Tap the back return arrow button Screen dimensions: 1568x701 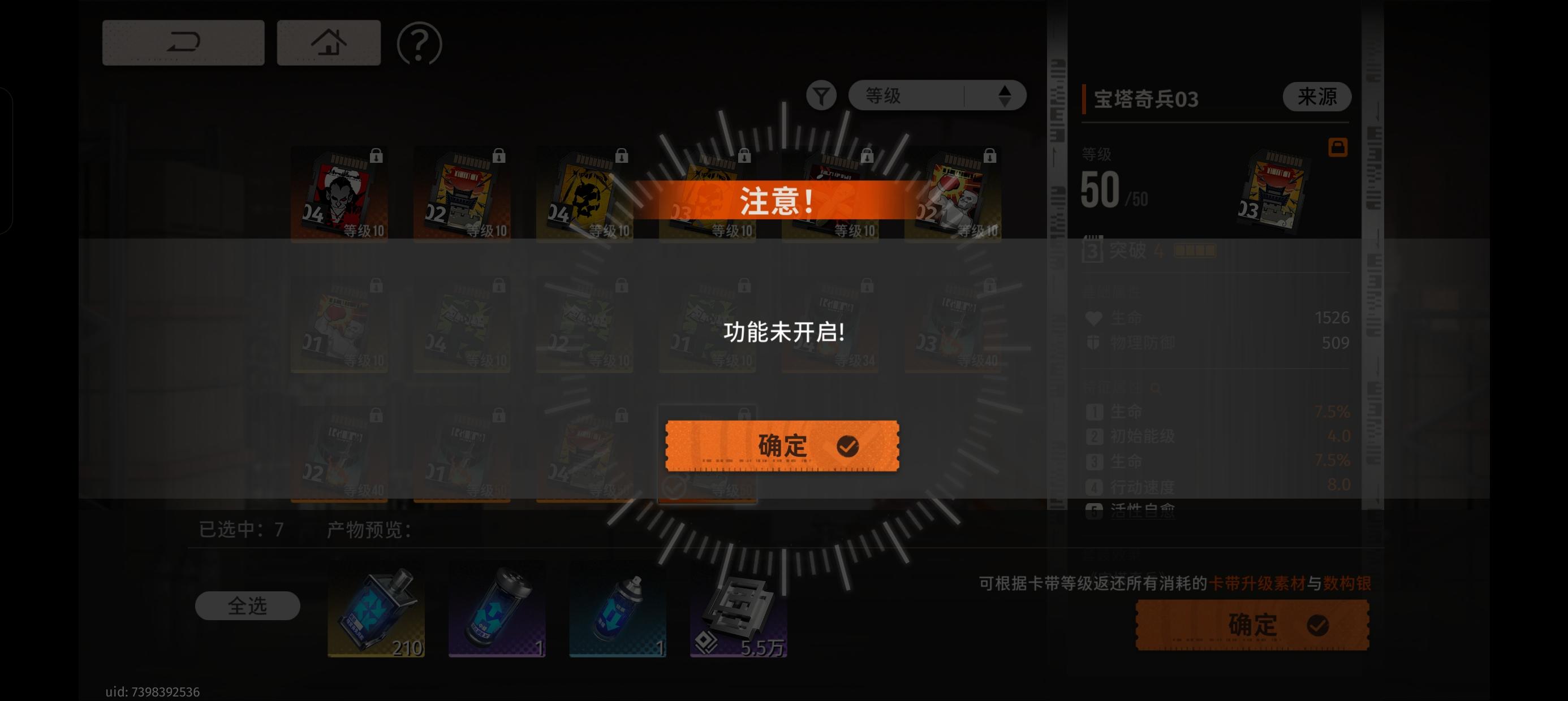click(183, 41)
